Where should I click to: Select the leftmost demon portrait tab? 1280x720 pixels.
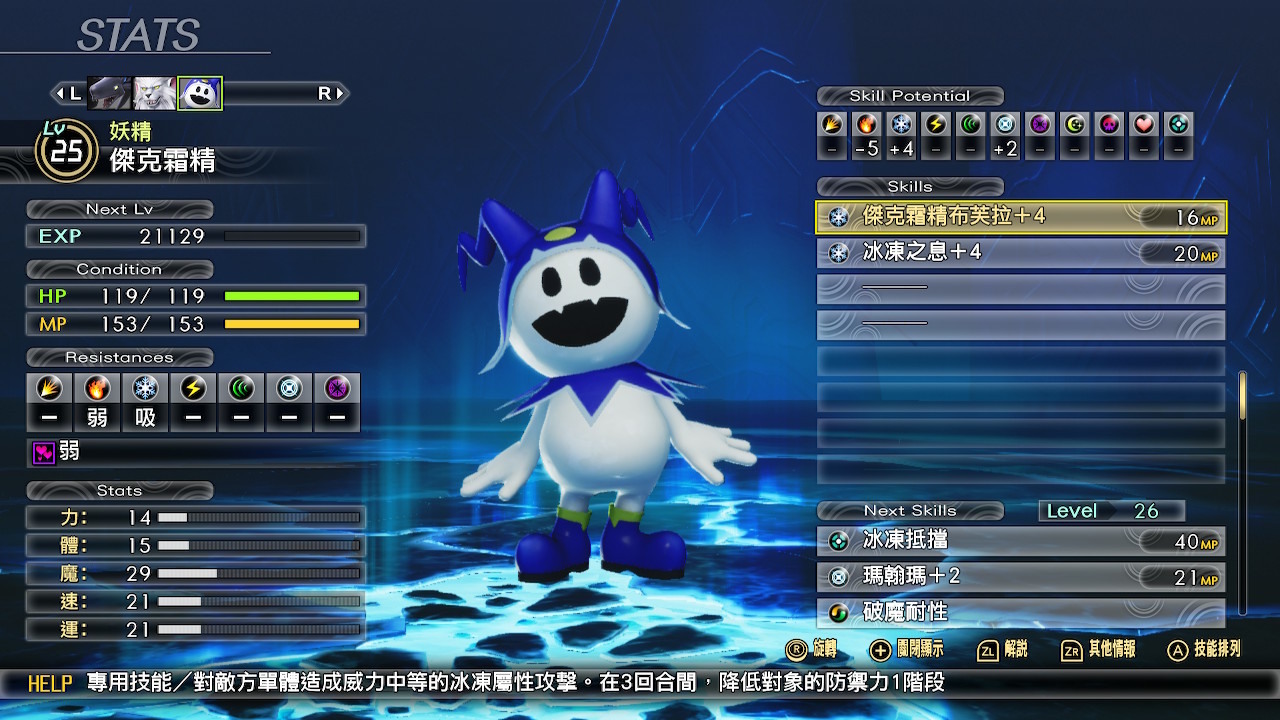tap(110, 92)
